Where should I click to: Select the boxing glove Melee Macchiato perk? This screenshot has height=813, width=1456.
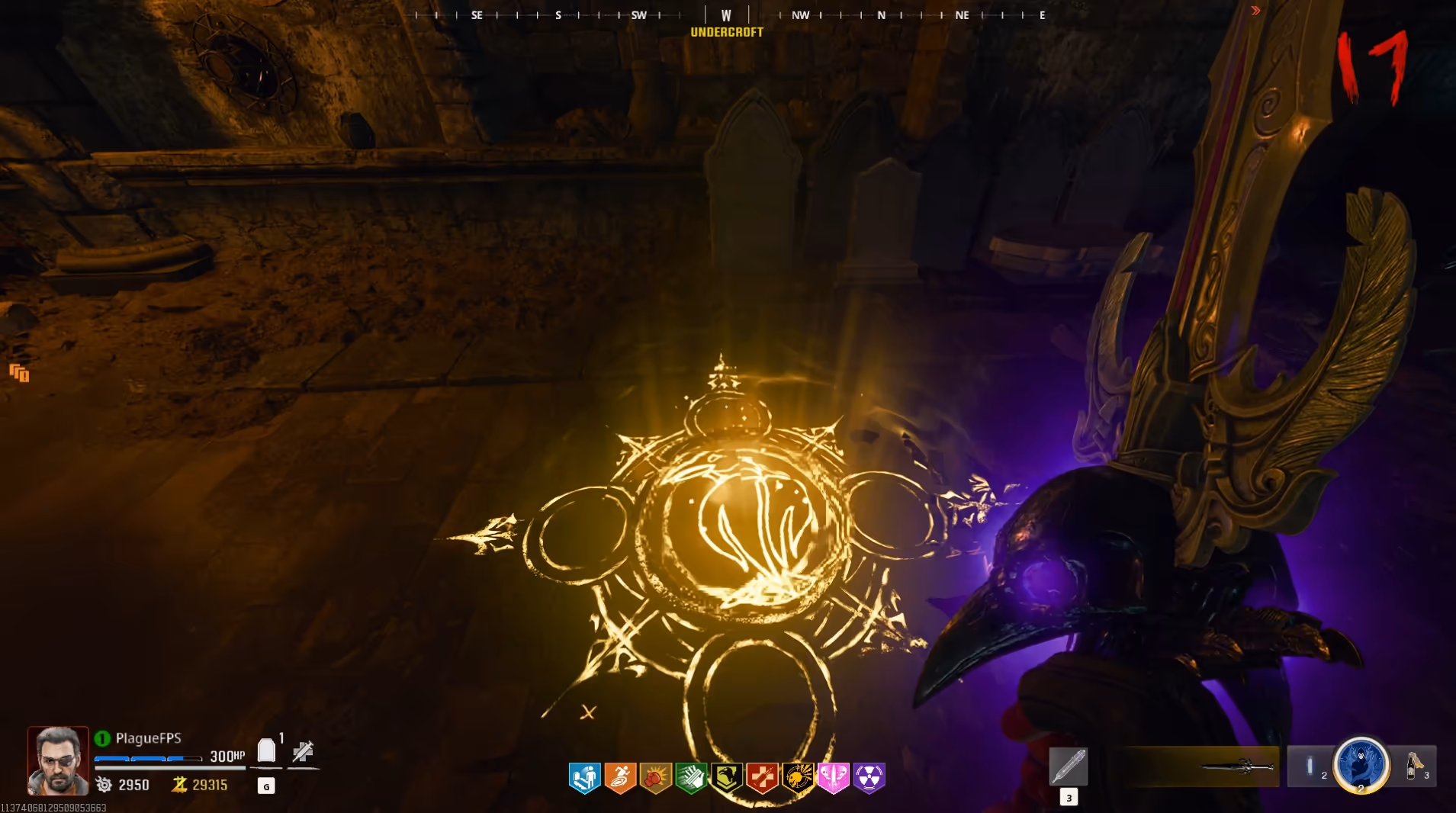point(656,778)
